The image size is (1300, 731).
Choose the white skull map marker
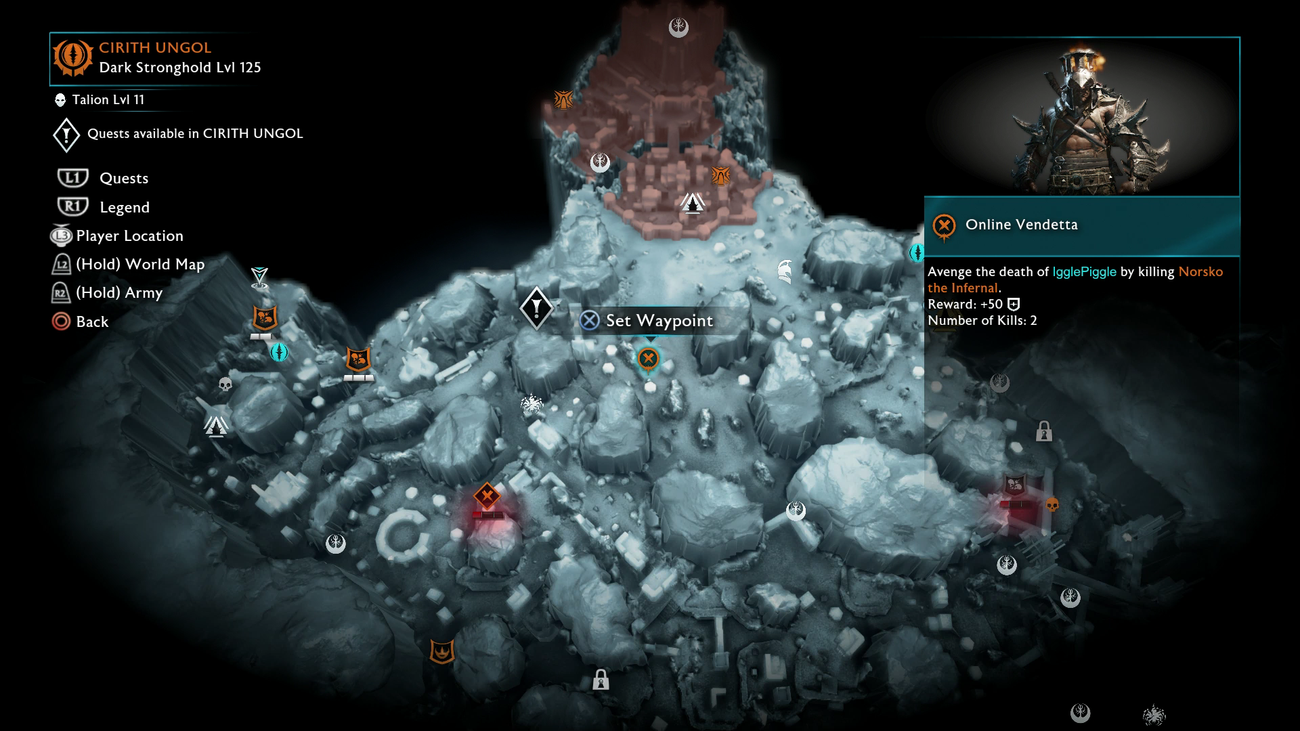click(x=225, y=385)
